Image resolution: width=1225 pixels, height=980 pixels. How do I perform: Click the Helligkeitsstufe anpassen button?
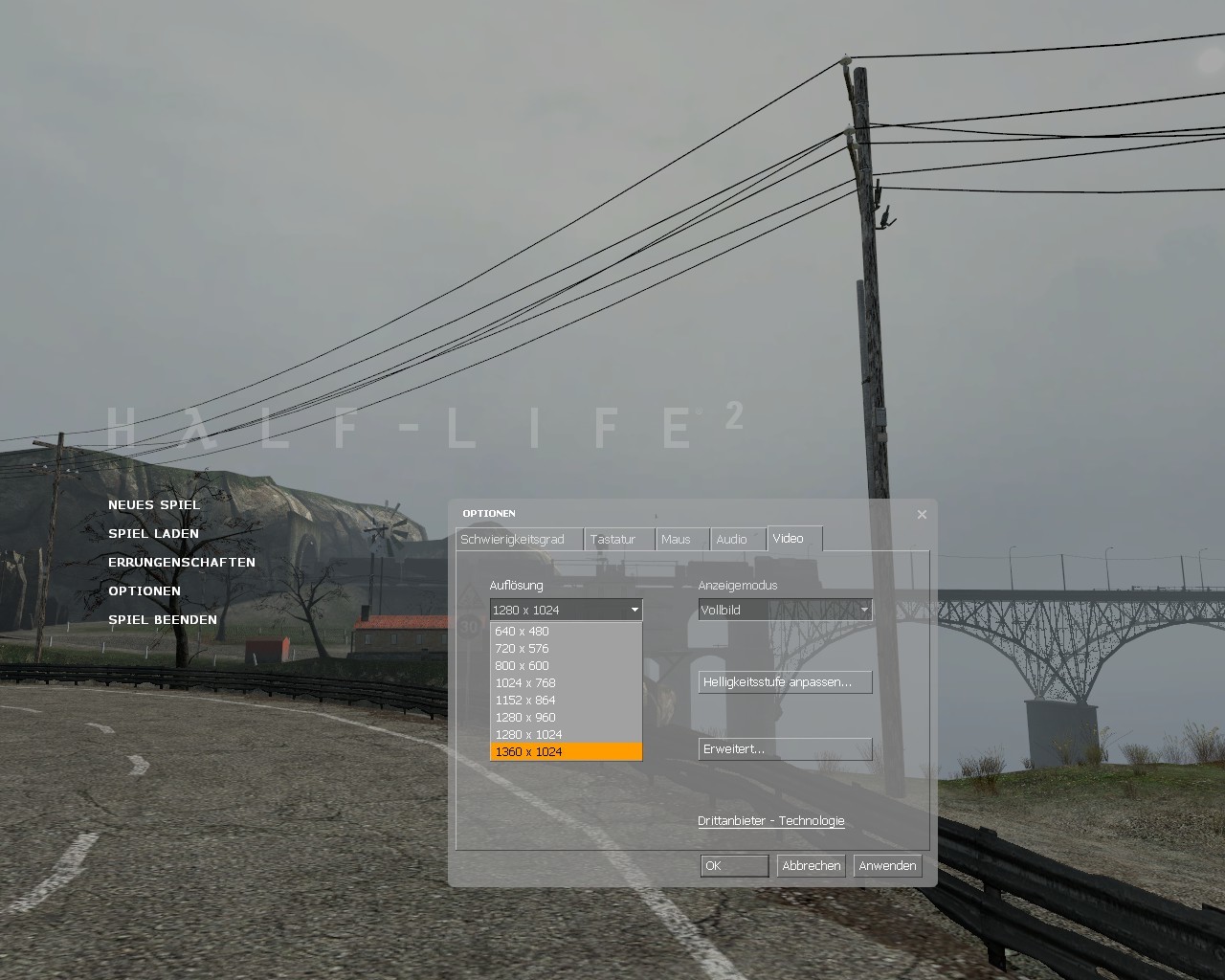tap(785, 681)
